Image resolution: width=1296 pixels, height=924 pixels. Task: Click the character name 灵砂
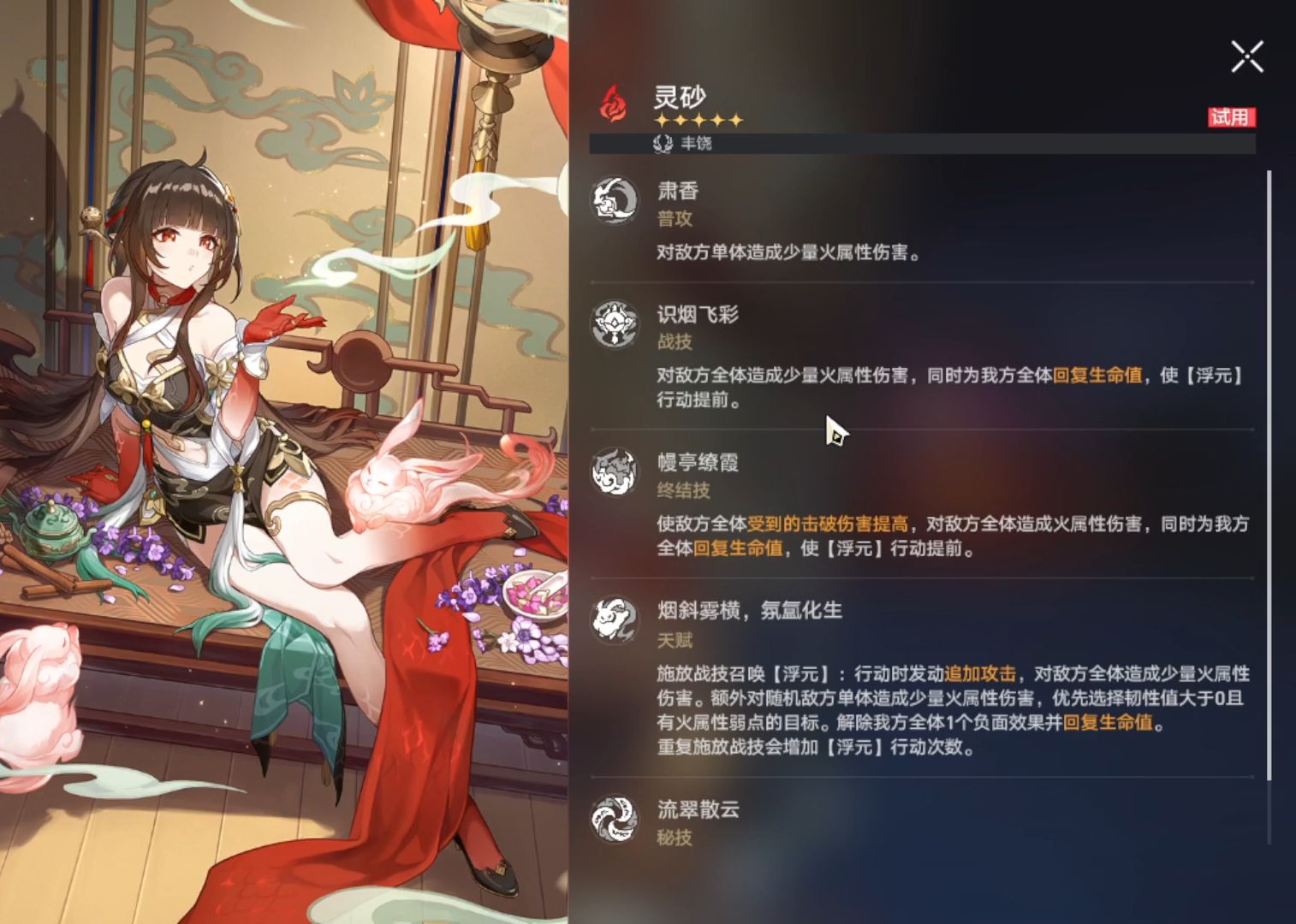tap(681, 97)
